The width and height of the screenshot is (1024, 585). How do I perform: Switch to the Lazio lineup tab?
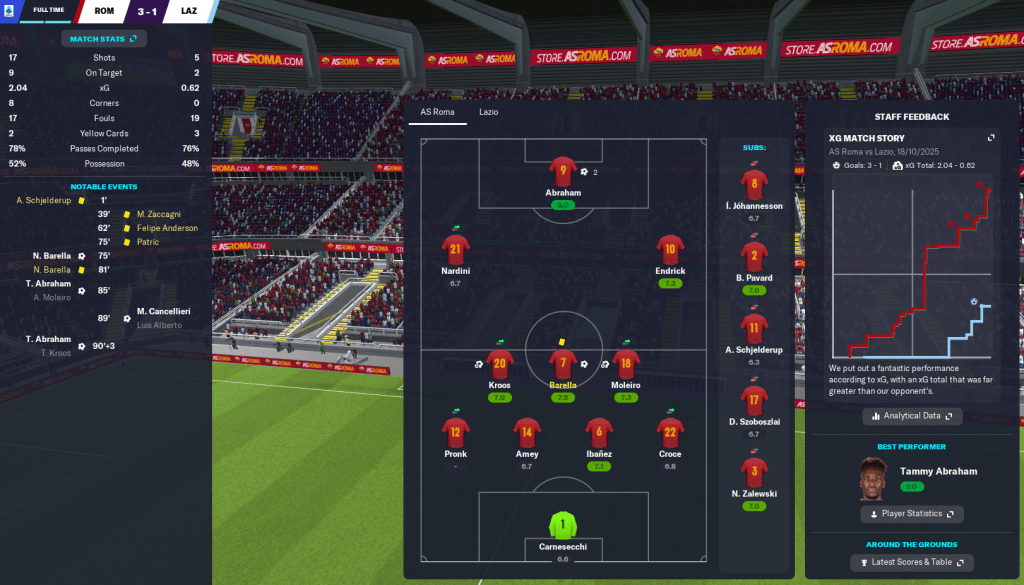[488, 112]
